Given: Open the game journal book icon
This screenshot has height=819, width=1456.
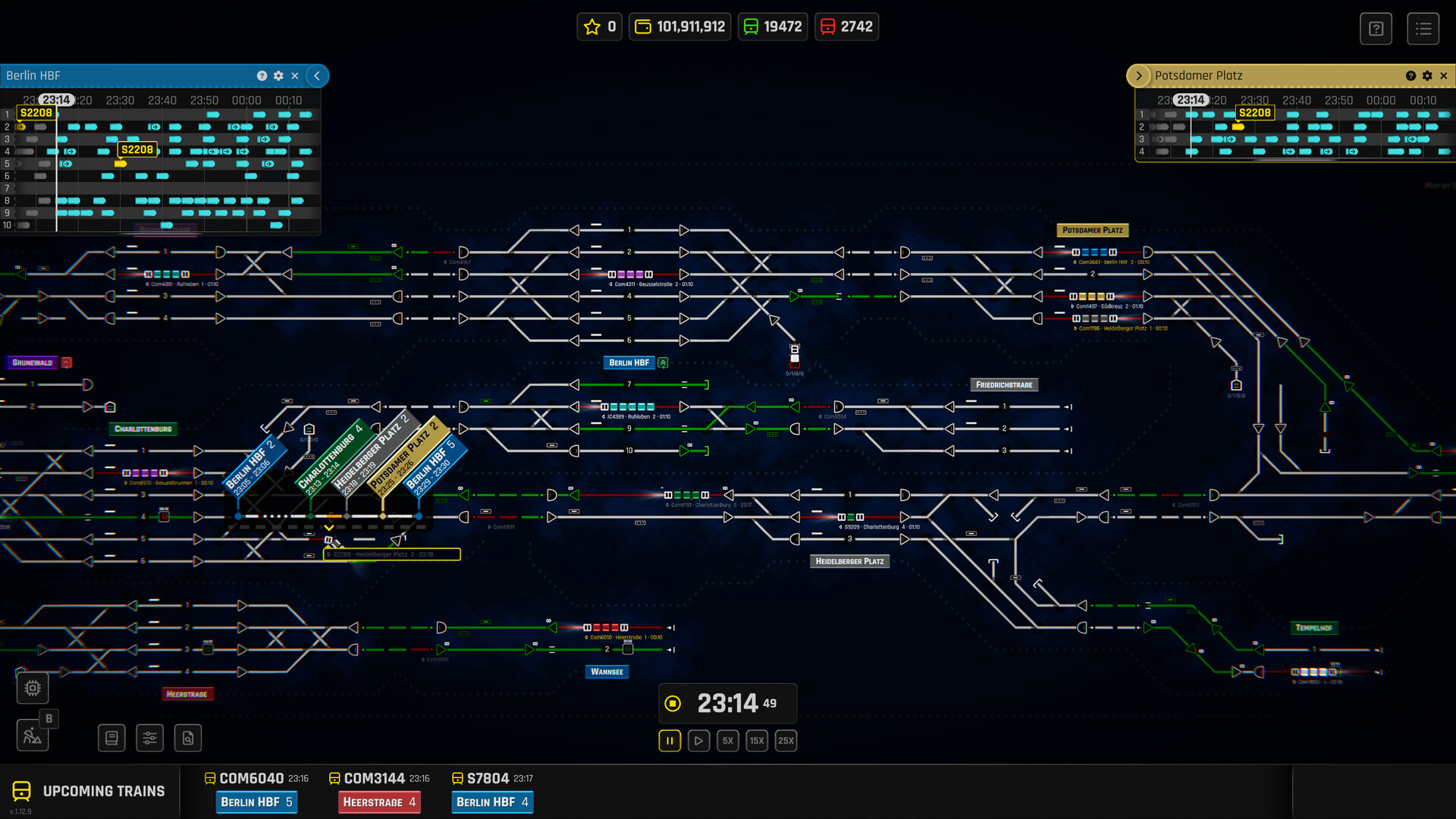Looking at the screenshot, I should click(x=111, y=737).
